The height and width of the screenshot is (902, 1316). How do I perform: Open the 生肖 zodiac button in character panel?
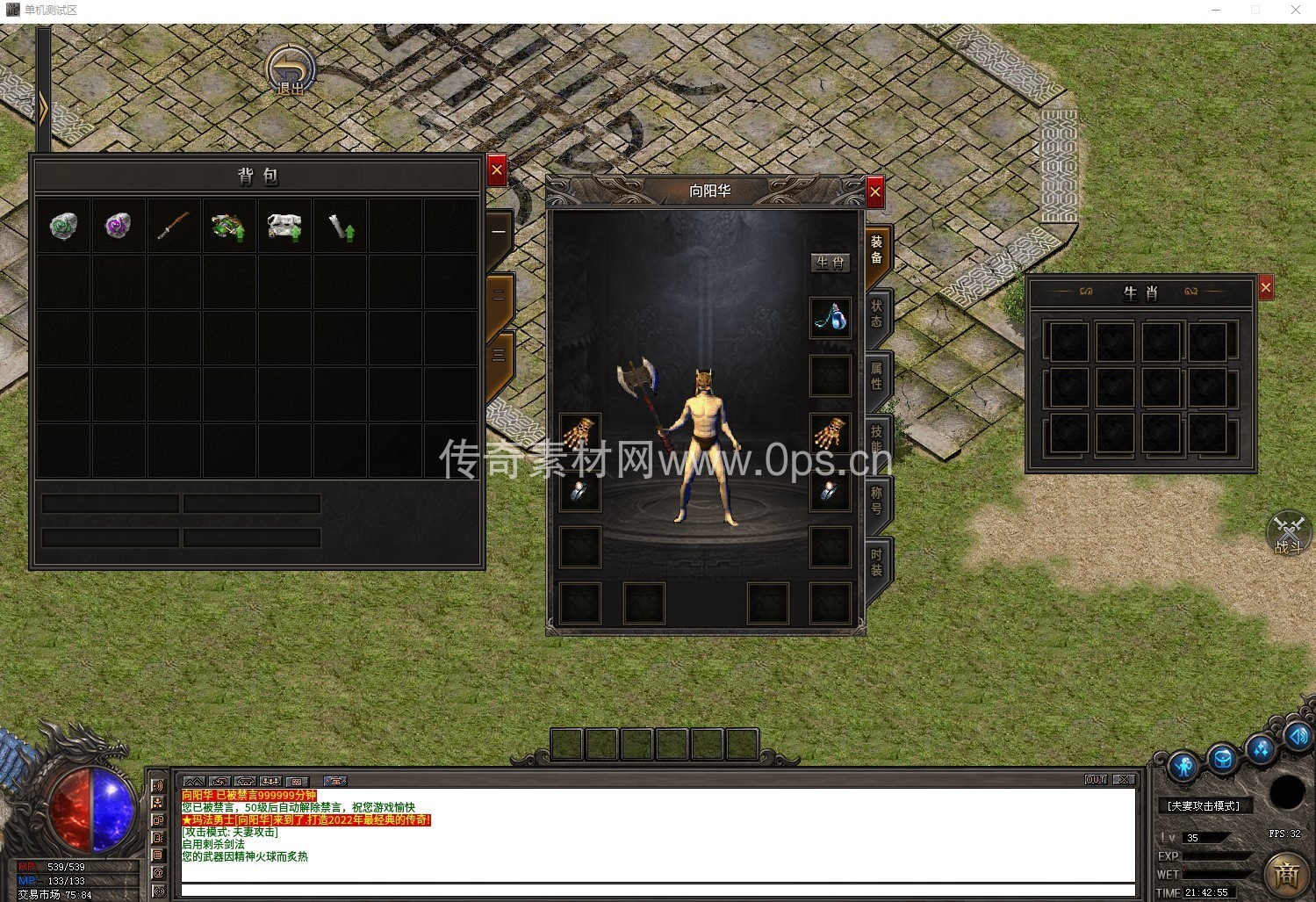coord(830,263)
